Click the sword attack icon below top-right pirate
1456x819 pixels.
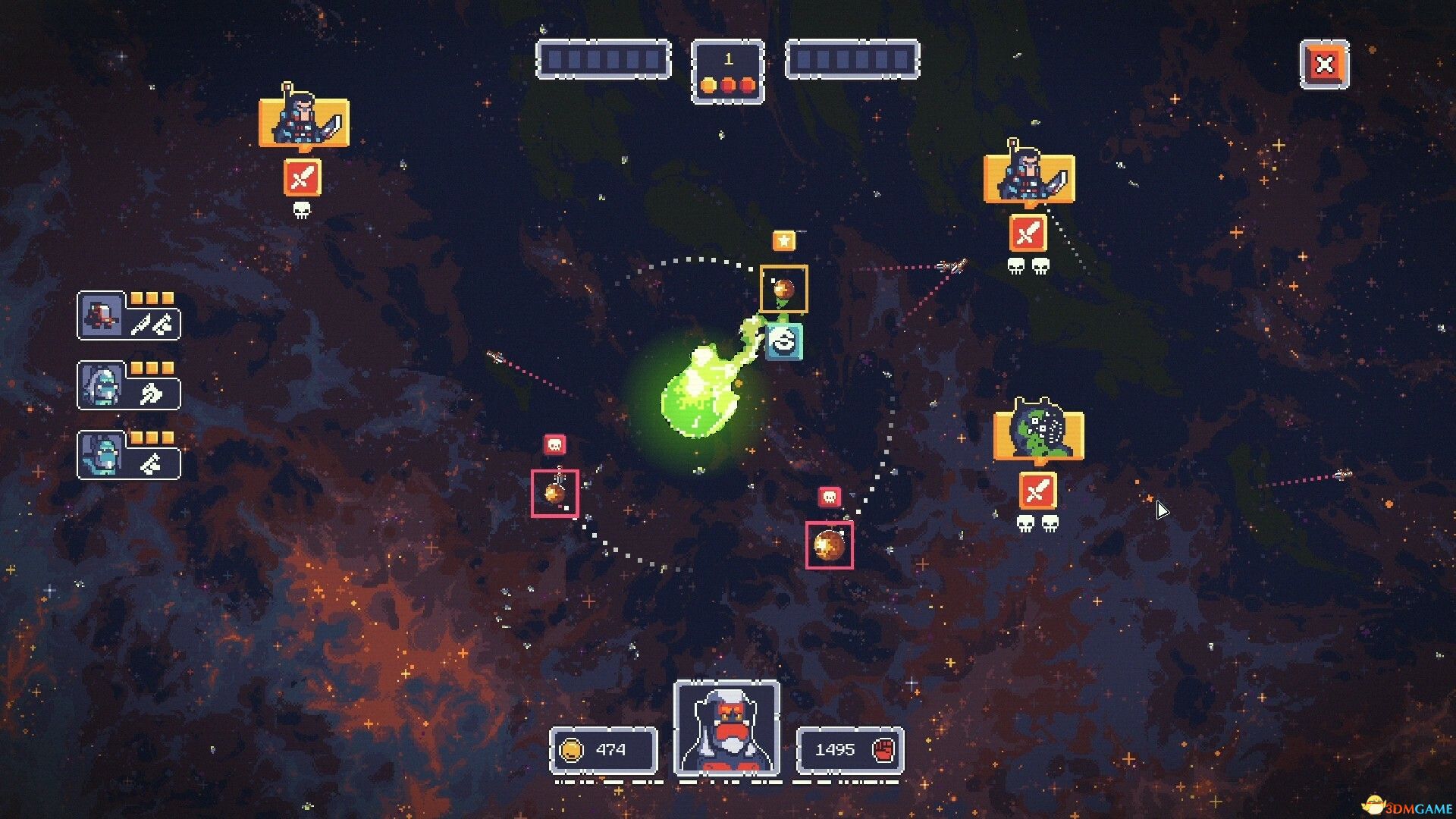click(x=1030, y=234)
